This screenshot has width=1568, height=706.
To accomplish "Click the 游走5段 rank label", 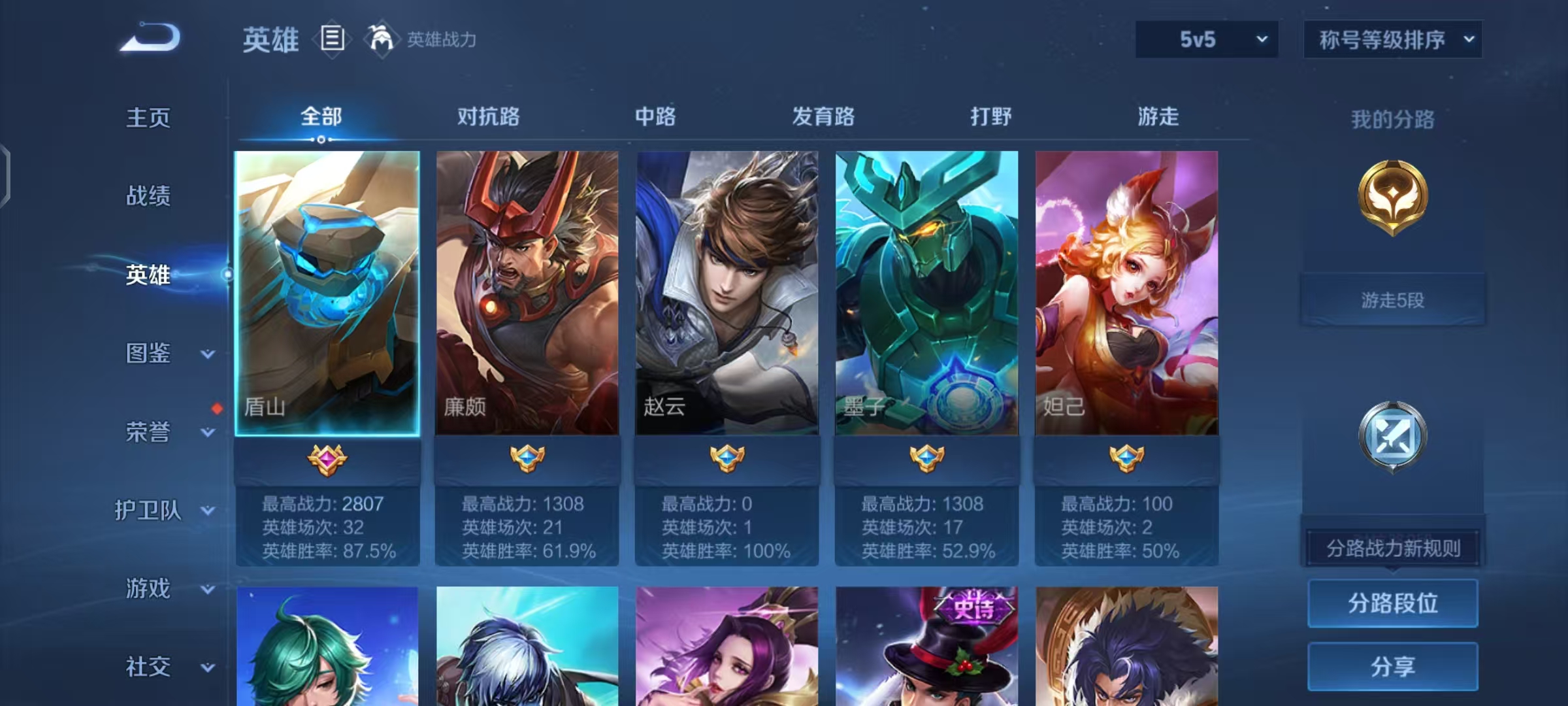I will pos(1392,301).
